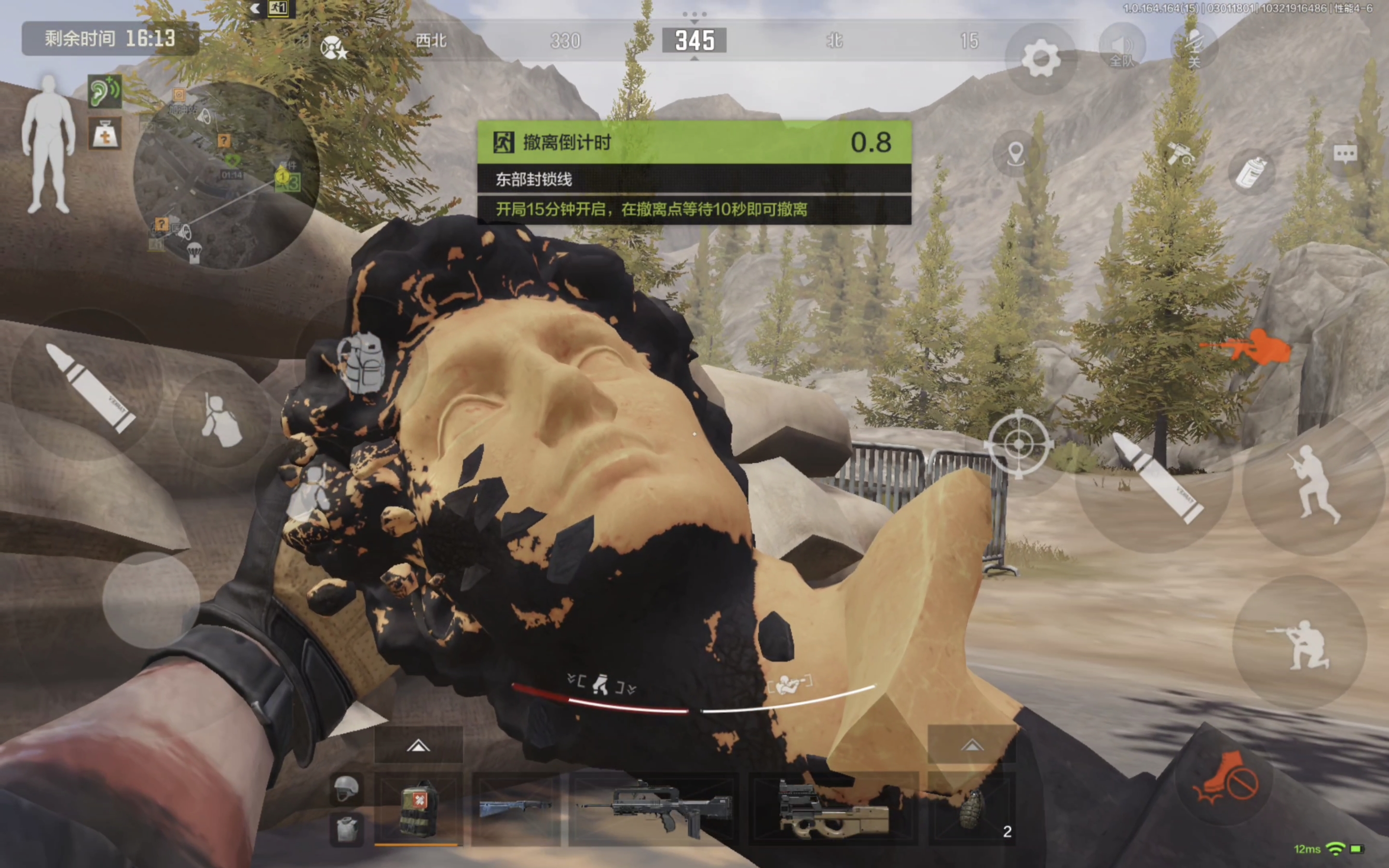Tap the hearing ear status icon
Image resolution: width=1389 pixels, height=868 pixels.
pos(105,92)
